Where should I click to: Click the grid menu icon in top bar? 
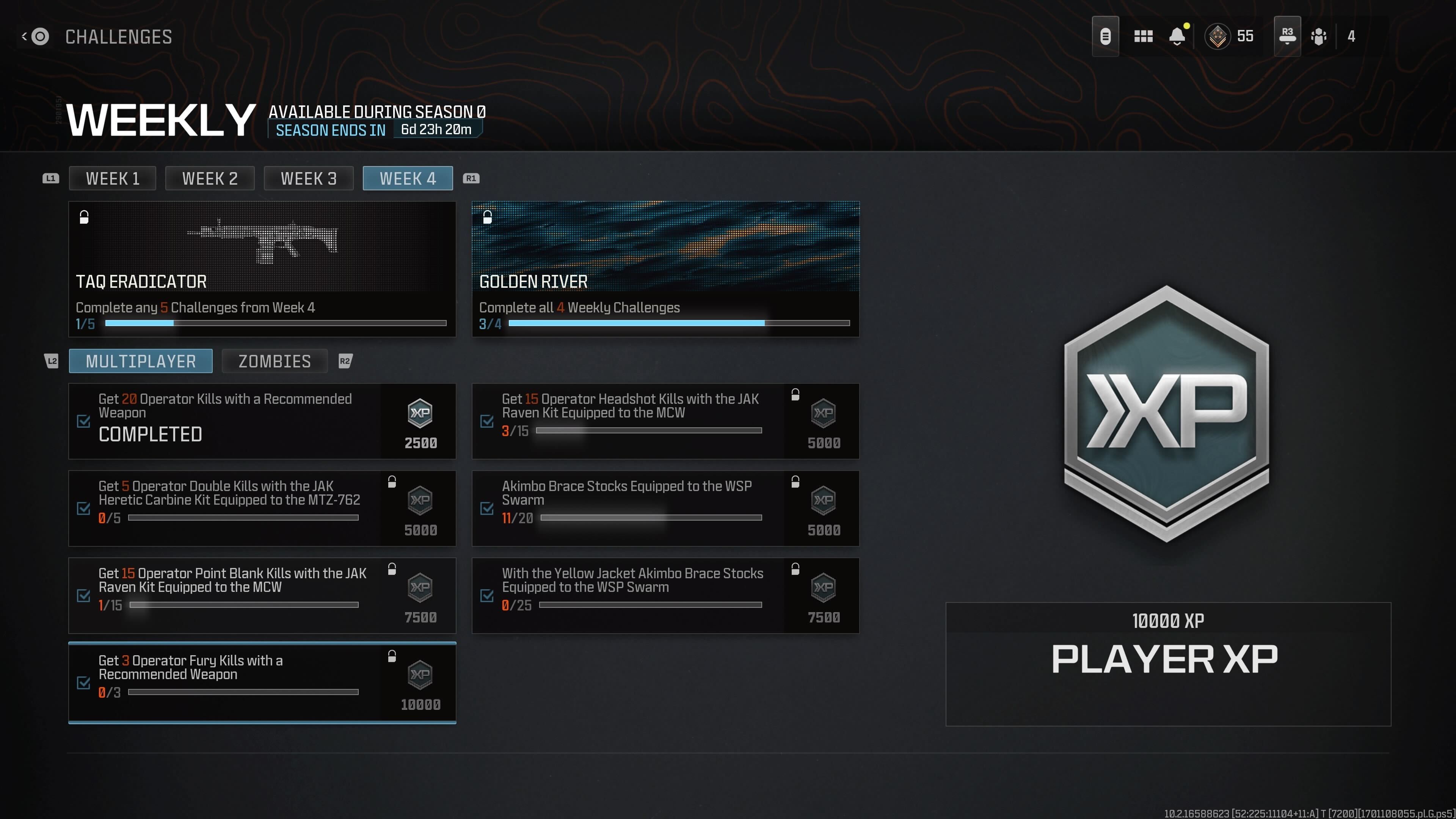[x=1143, y=36]
